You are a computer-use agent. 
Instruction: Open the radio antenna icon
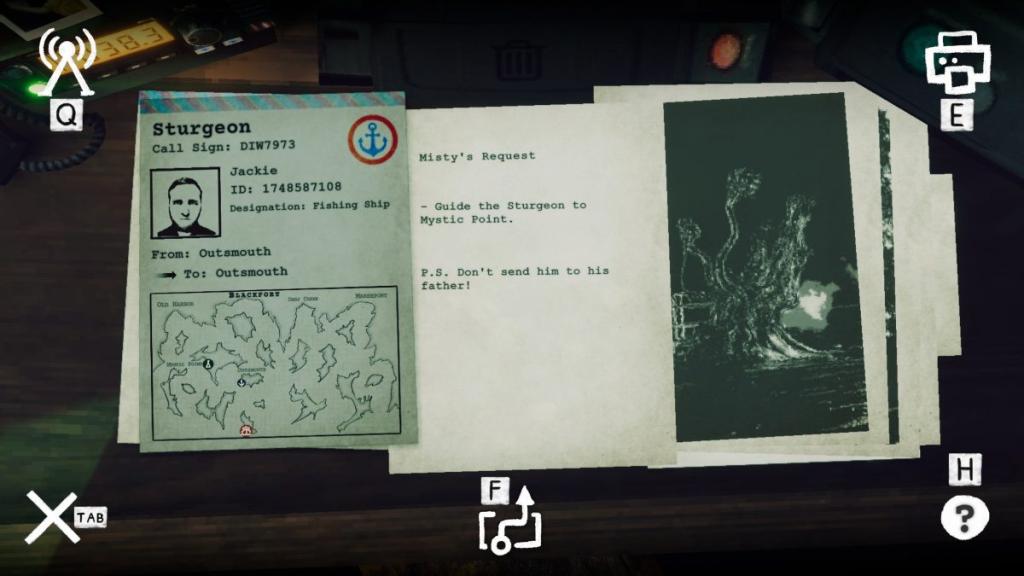[66, 62]
